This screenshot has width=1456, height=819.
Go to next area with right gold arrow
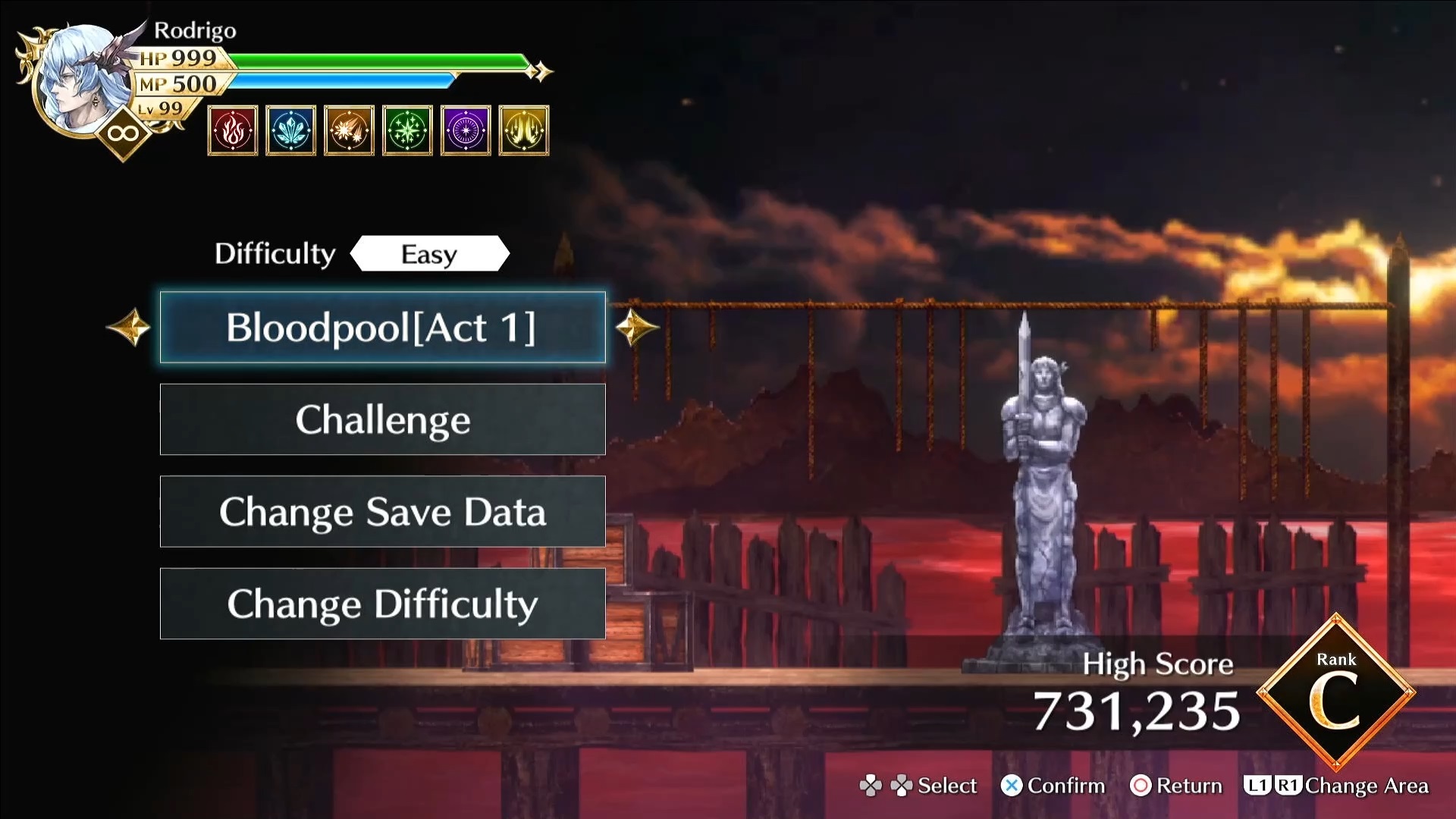[x=636, y=328]
